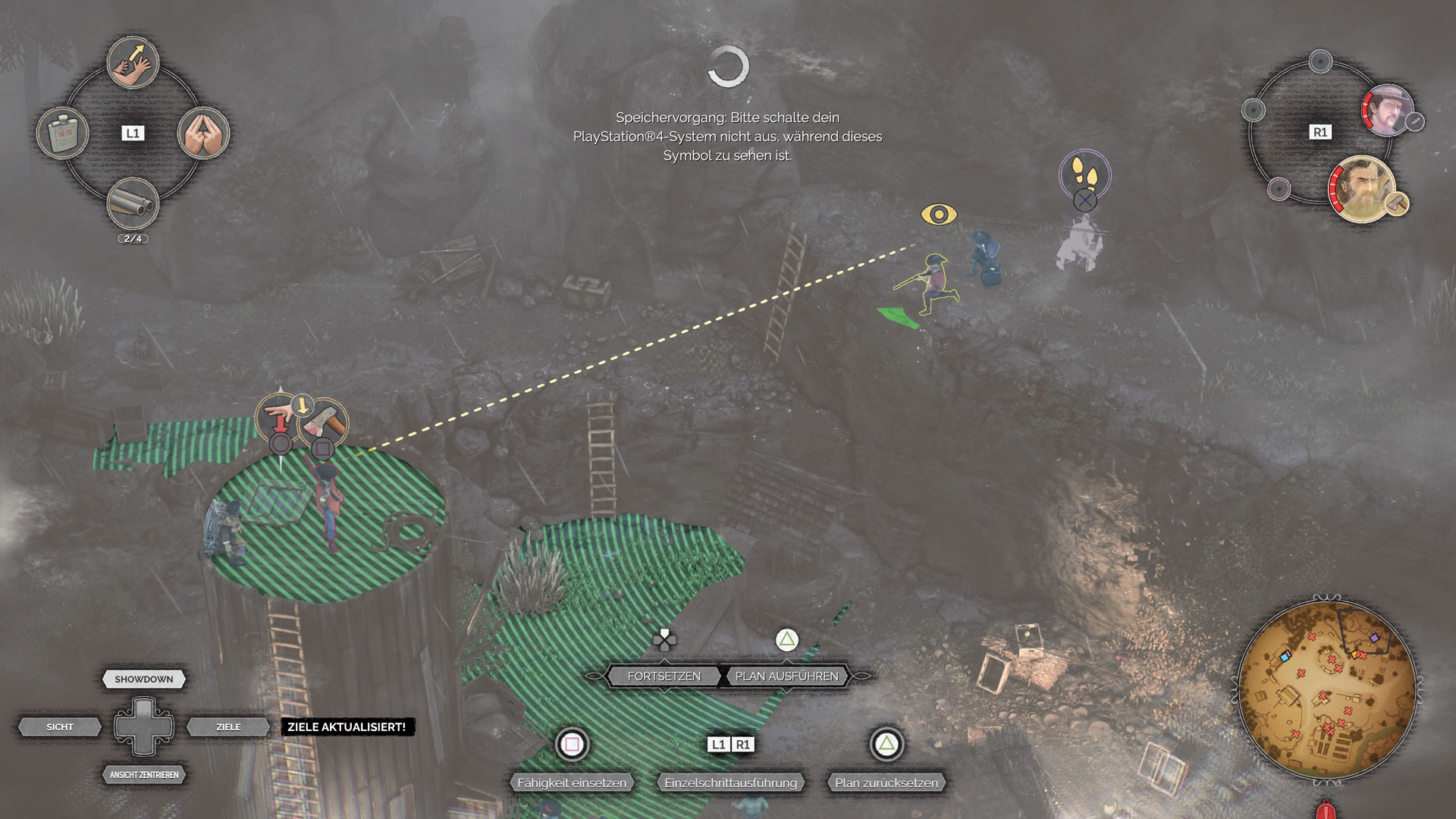Execute plan with PLAN AUSFÜHREN
Screen dimensions: 1456x819
(786, 676)
